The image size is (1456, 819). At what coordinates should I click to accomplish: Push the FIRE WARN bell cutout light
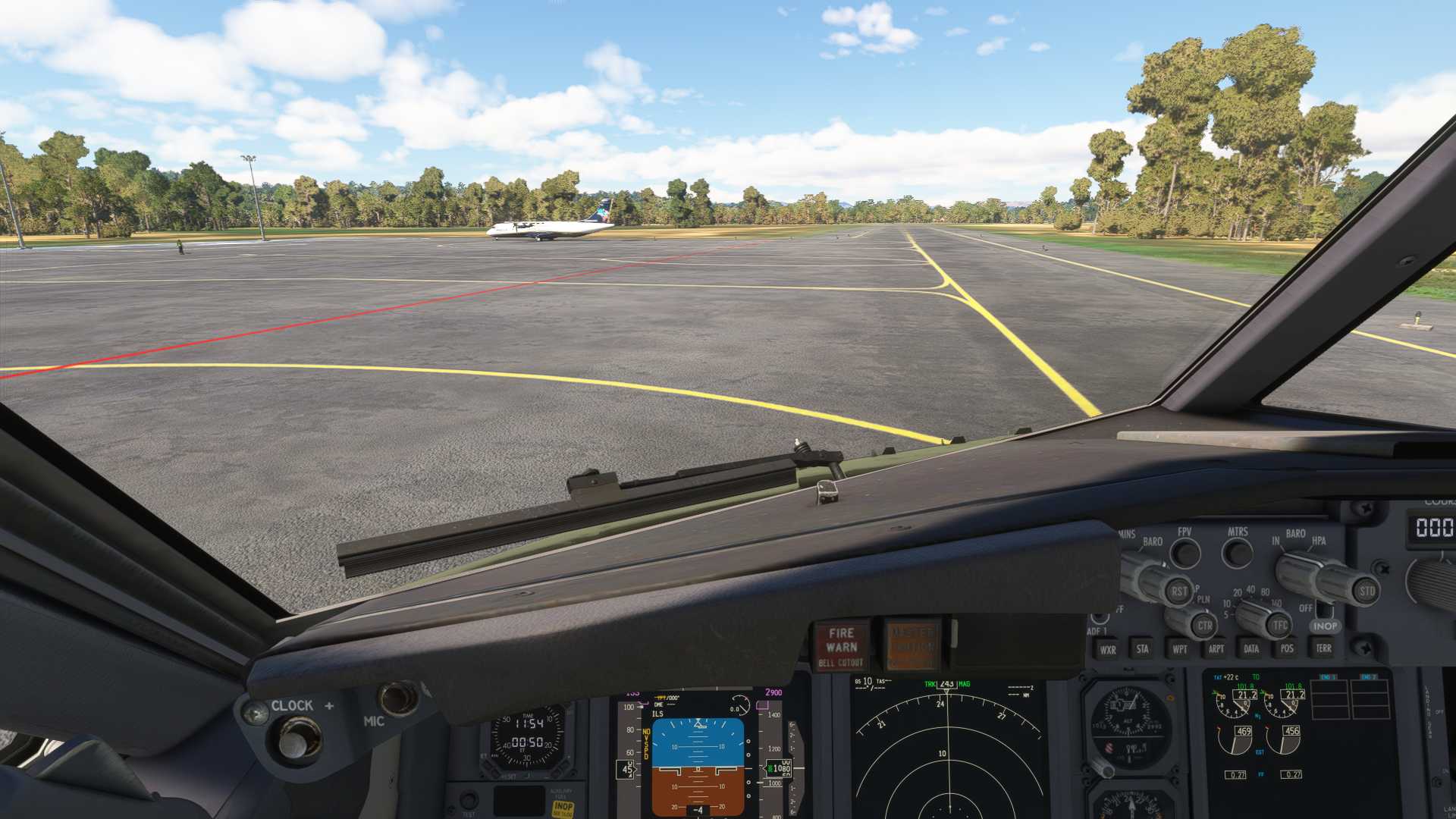(842, 646)
